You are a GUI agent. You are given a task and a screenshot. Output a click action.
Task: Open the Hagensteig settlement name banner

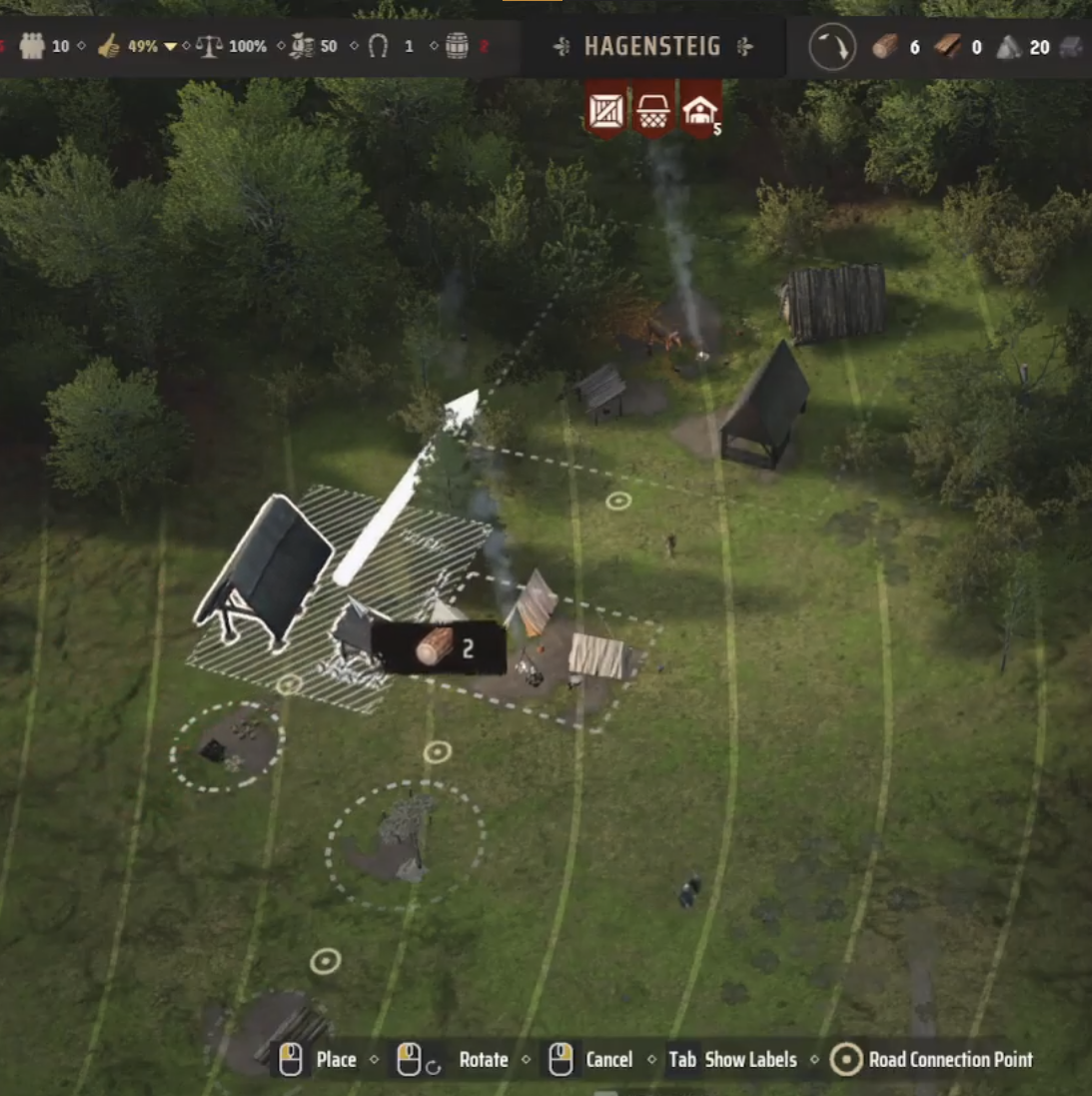[651, 46]
